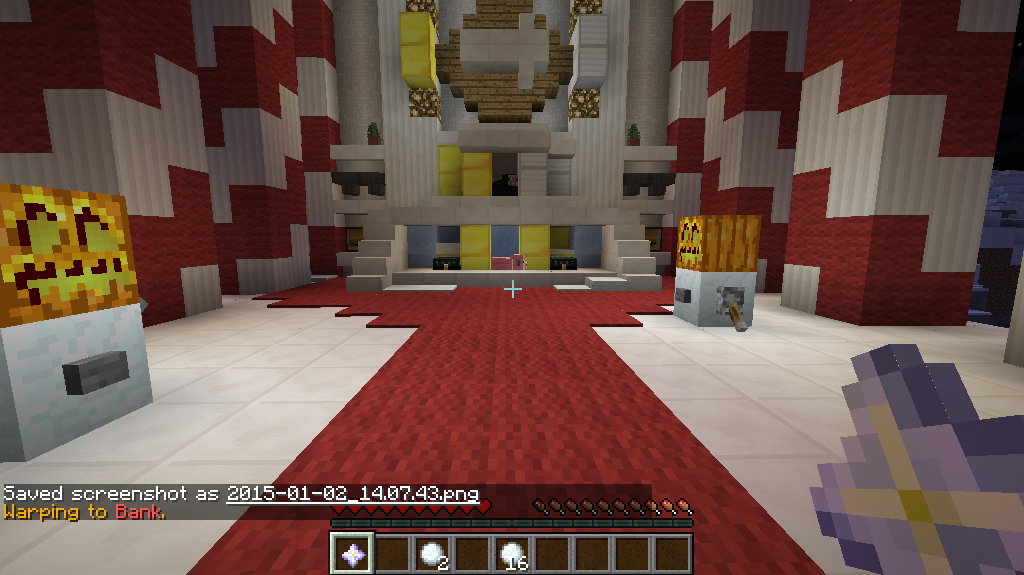Select the nether star hotbar slot
This screenshot has height=575, width=1024.
click(x=352, y=552)
